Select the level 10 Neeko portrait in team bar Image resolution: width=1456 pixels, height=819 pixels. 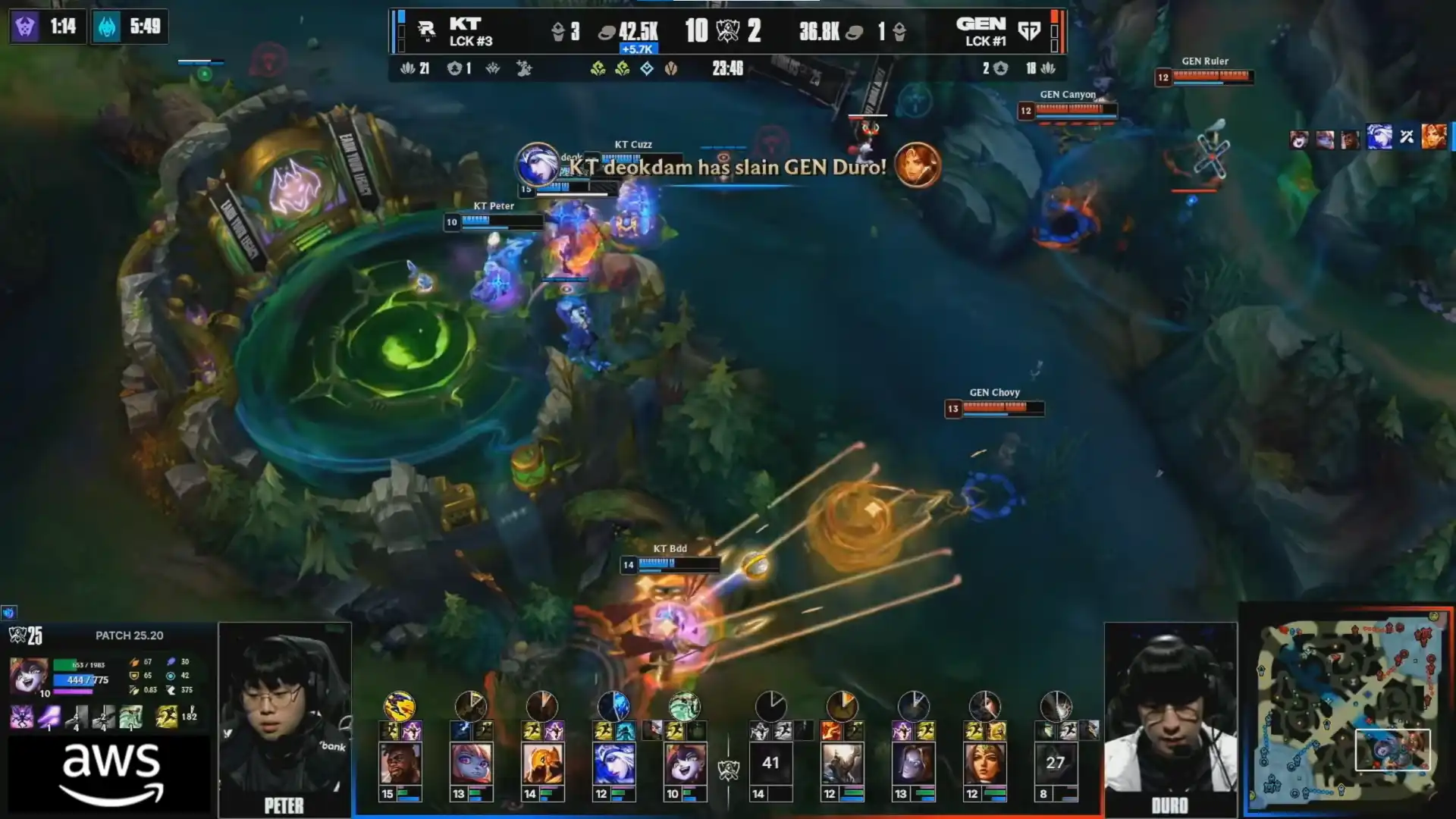pyautogui.click(x=685, y=763)
